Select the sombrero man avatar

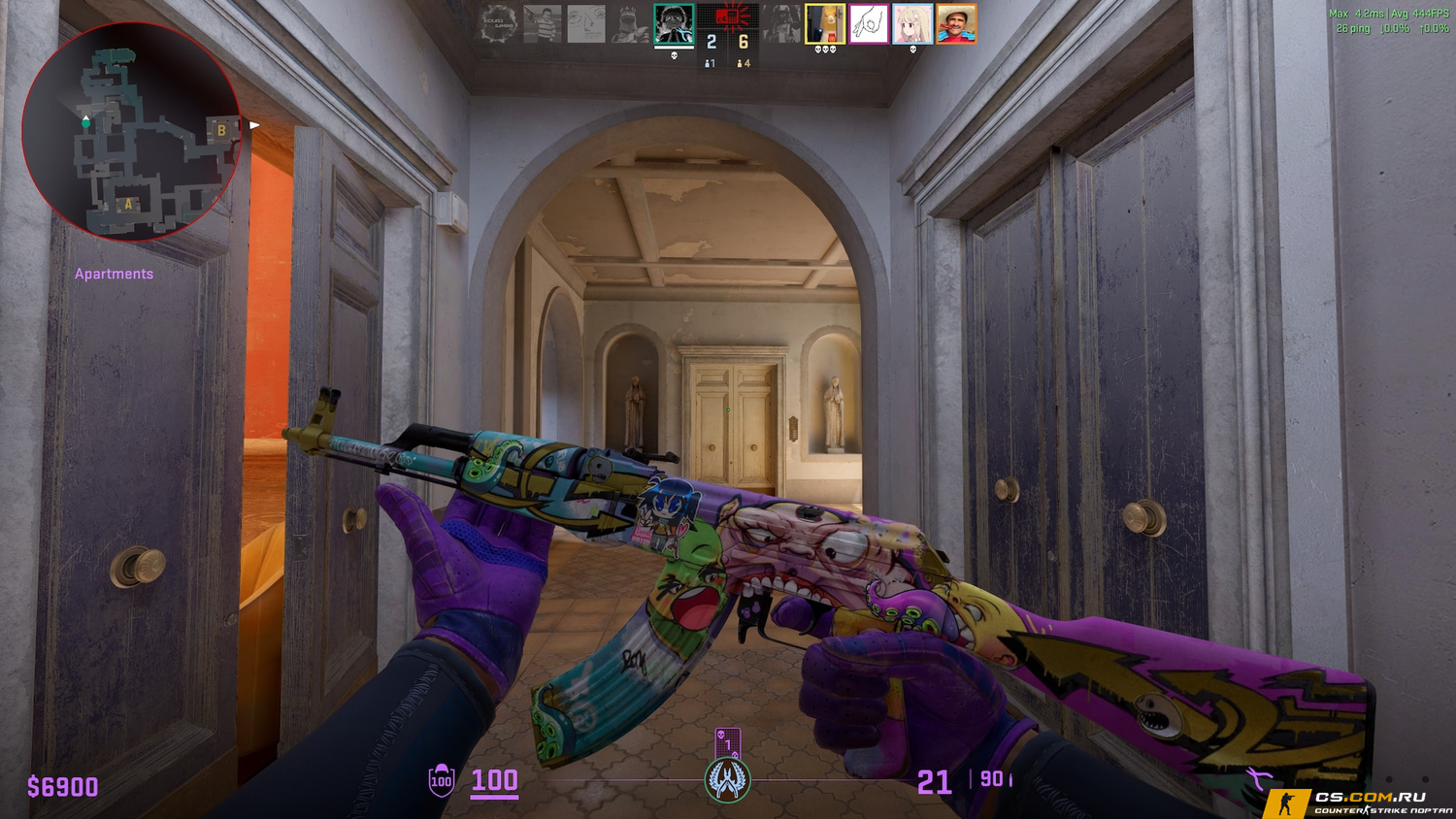(x=956, y=24)
